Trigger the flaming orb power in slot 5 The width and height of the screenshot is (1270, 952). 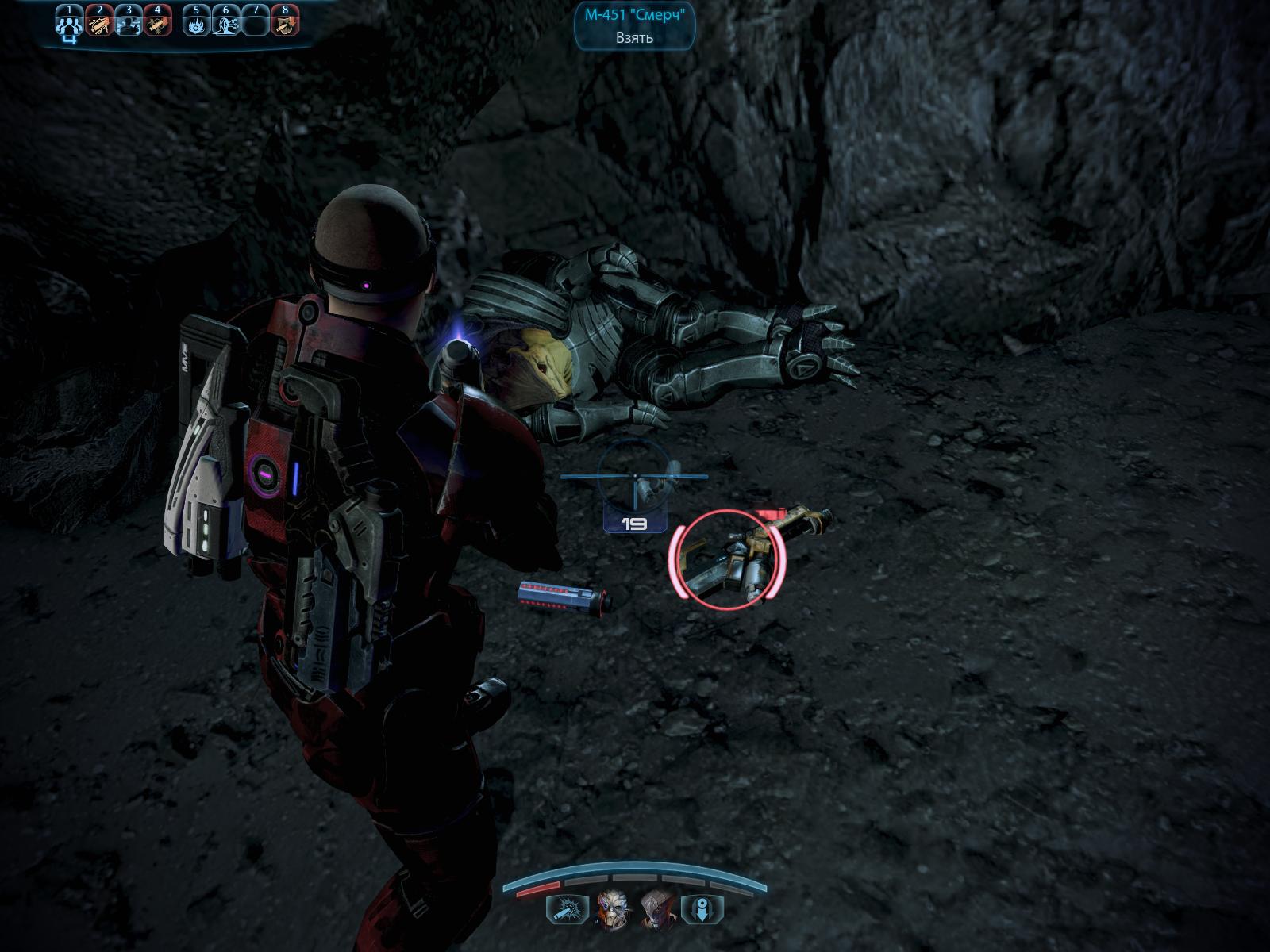tap(196, 23)
